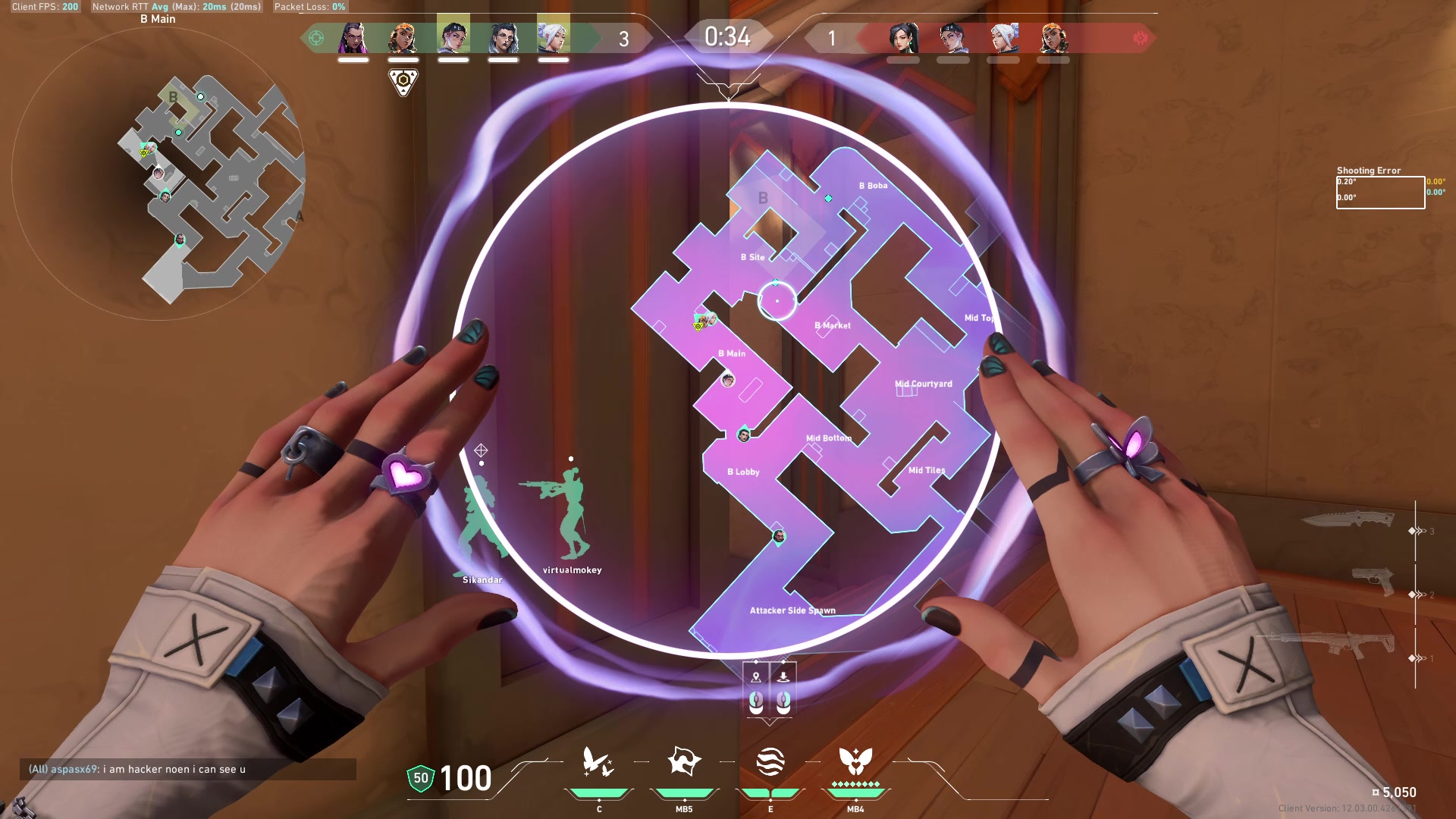Click the B Site label on the map
Image resolution: width=1456 pixels, height=819 pixels.
coord(753,257)
